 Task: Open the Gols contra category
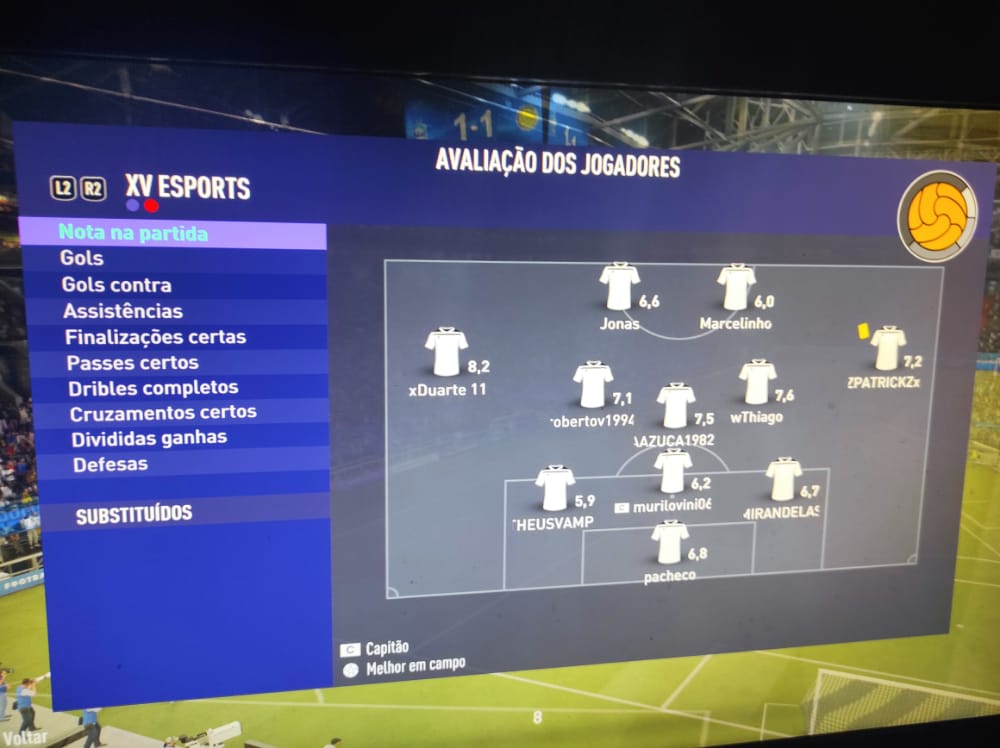tap(116, 285)
